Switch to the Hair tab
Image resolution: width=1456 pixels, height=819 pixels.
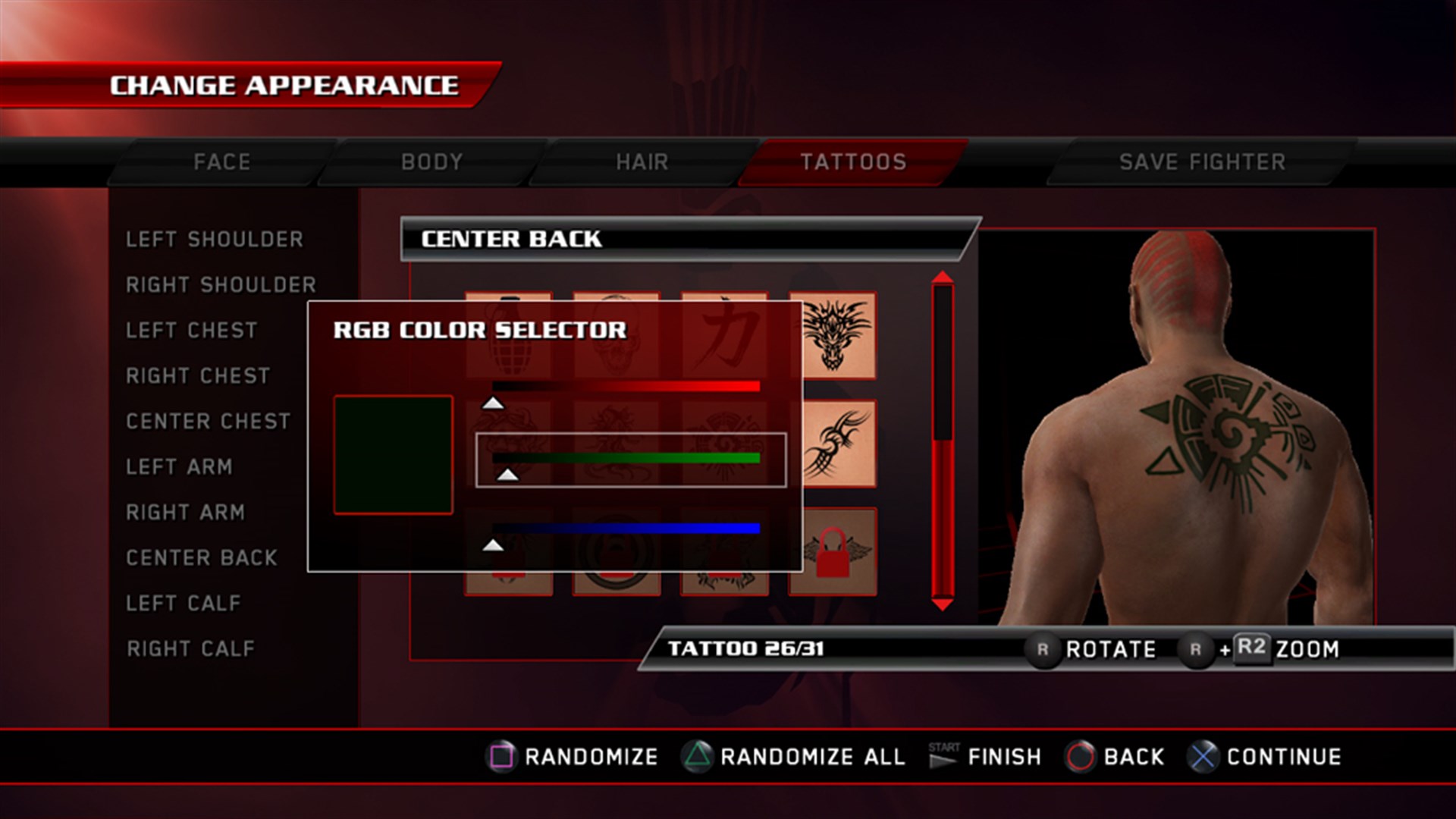coord(641,161)
